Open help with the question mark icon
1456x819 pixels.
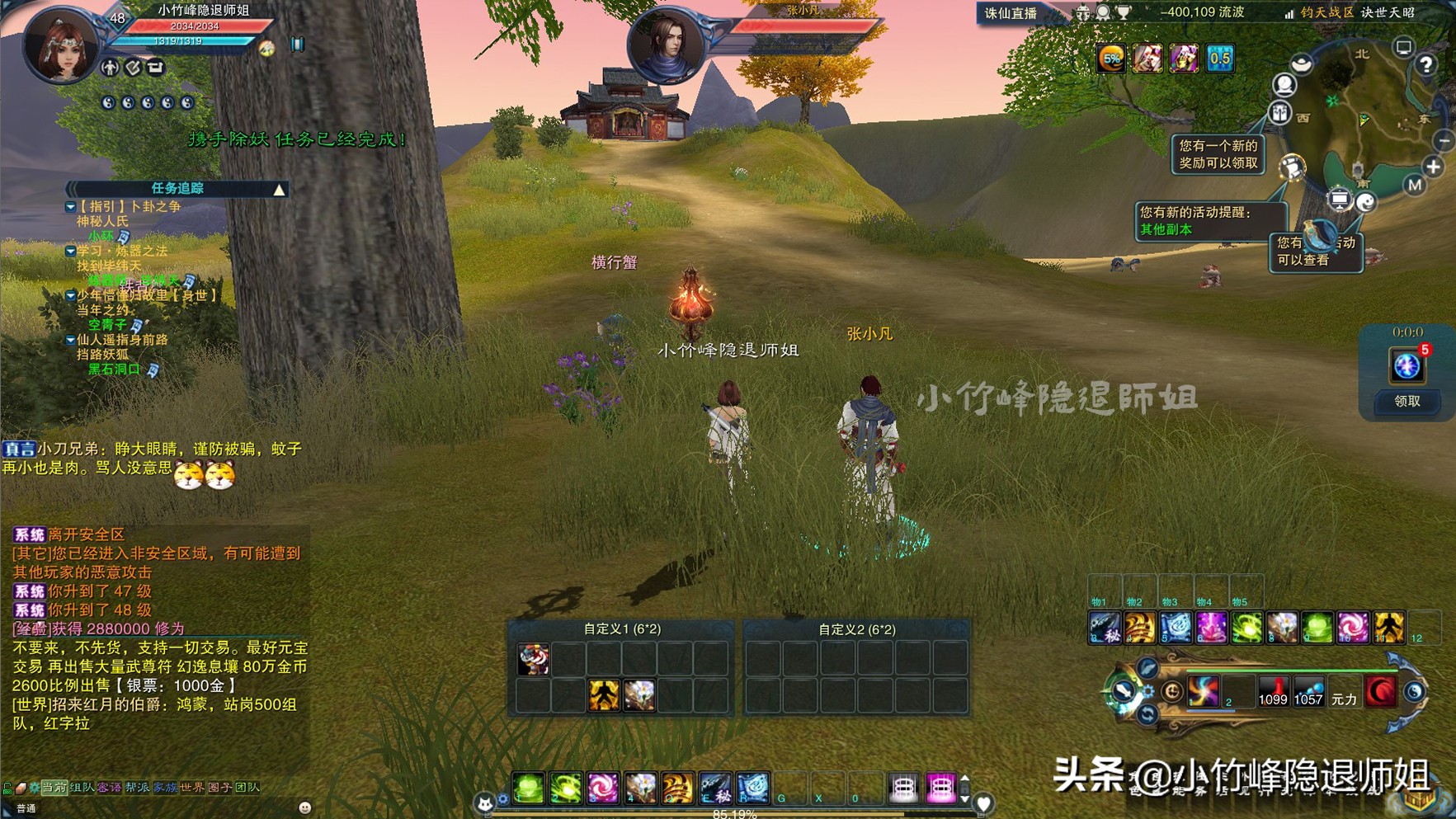[1425, 65]
